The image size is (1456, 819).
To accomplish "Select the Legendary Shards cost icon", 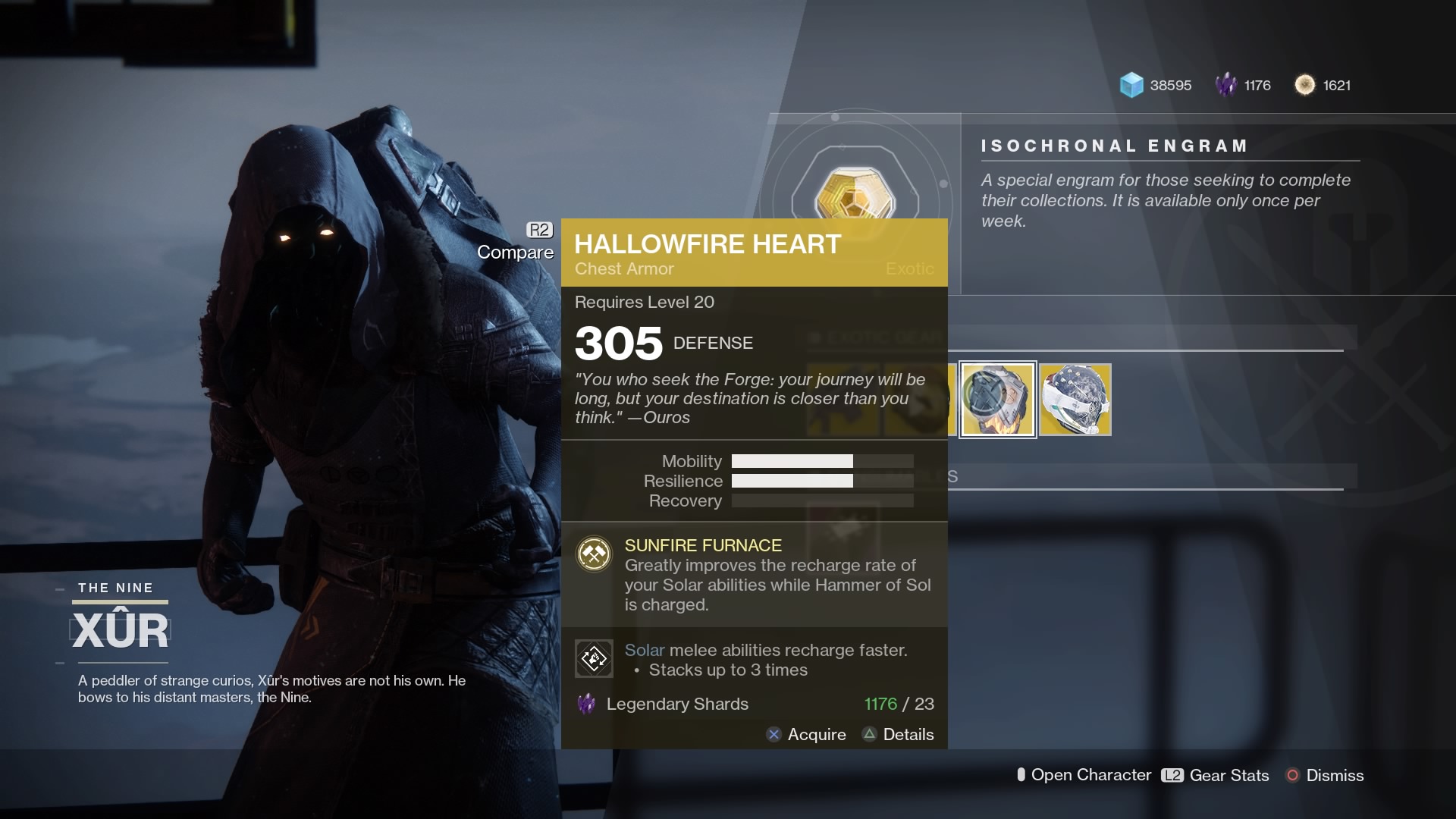I will (585, 704).
